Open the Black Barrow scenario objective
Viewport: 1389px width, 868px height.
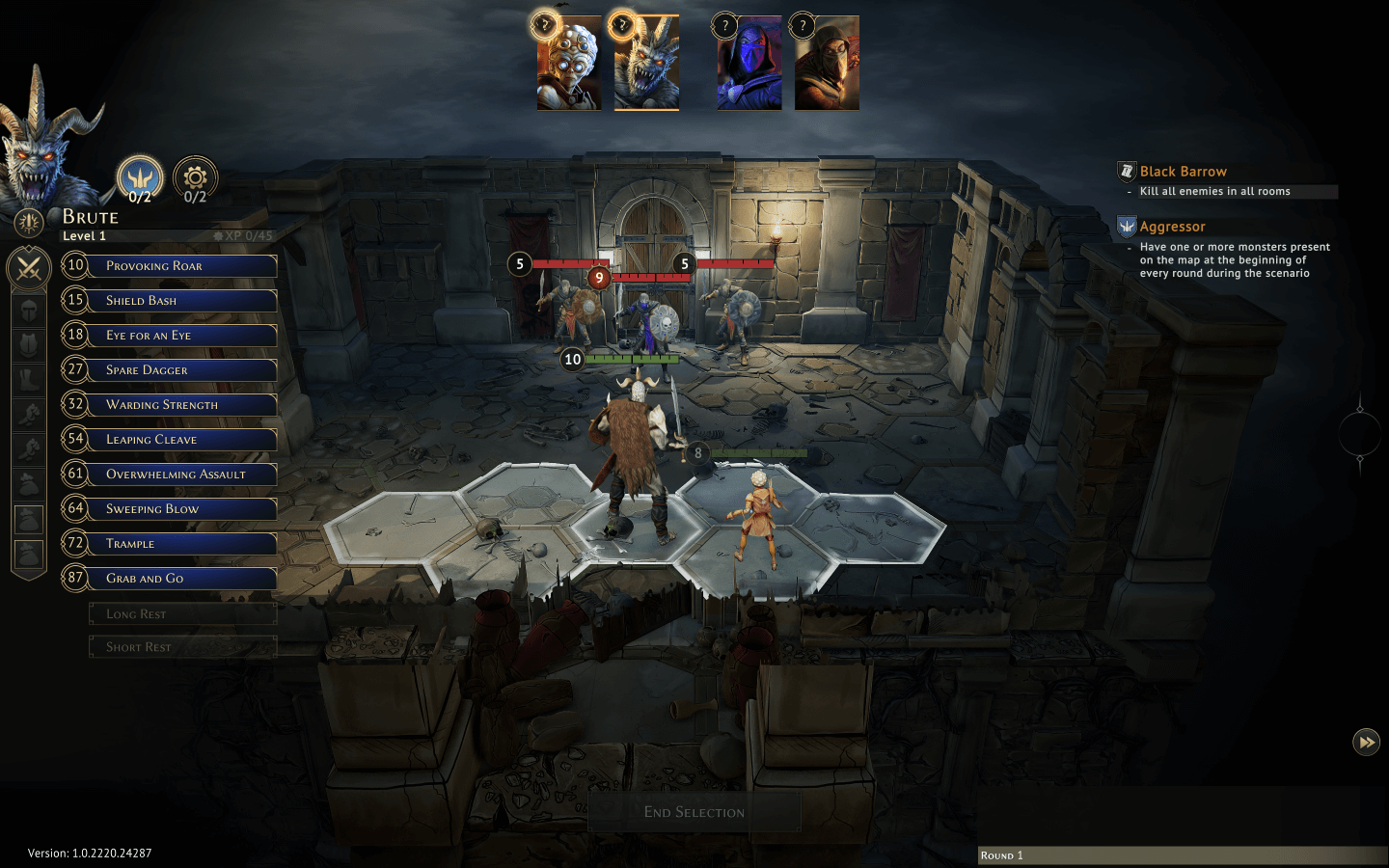(1183, 172)
